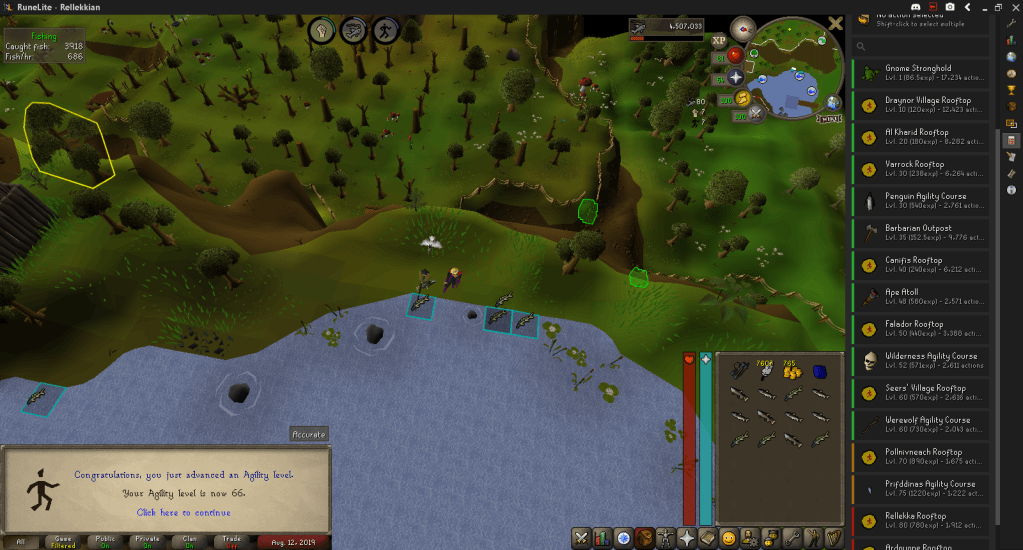The image size is (1023, 550).
Task: Click here to continue the level-up dialogue
Action: [x=182, y=513]
